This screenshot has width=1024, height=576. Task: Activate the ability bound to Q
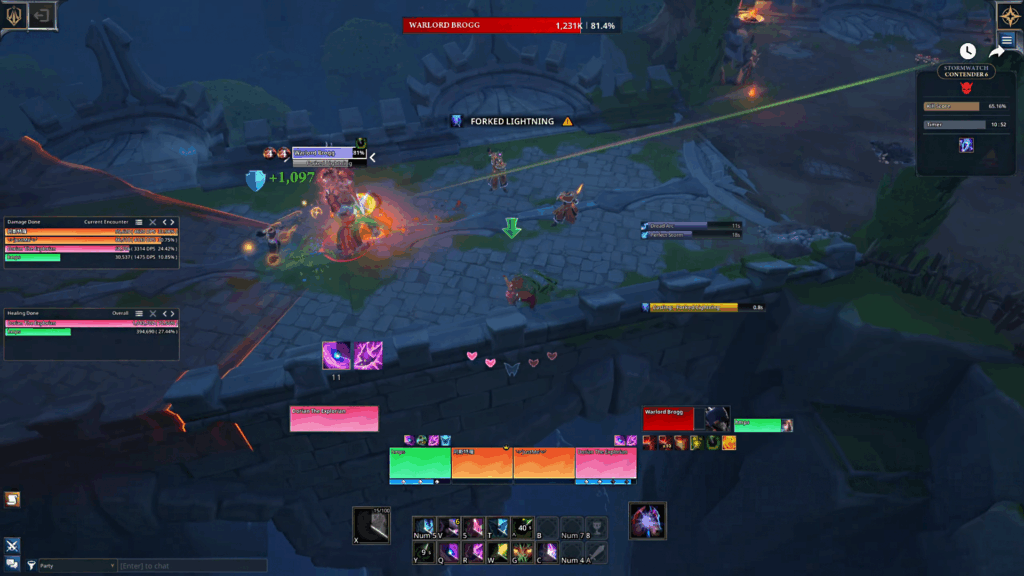(x=449, y=551)
